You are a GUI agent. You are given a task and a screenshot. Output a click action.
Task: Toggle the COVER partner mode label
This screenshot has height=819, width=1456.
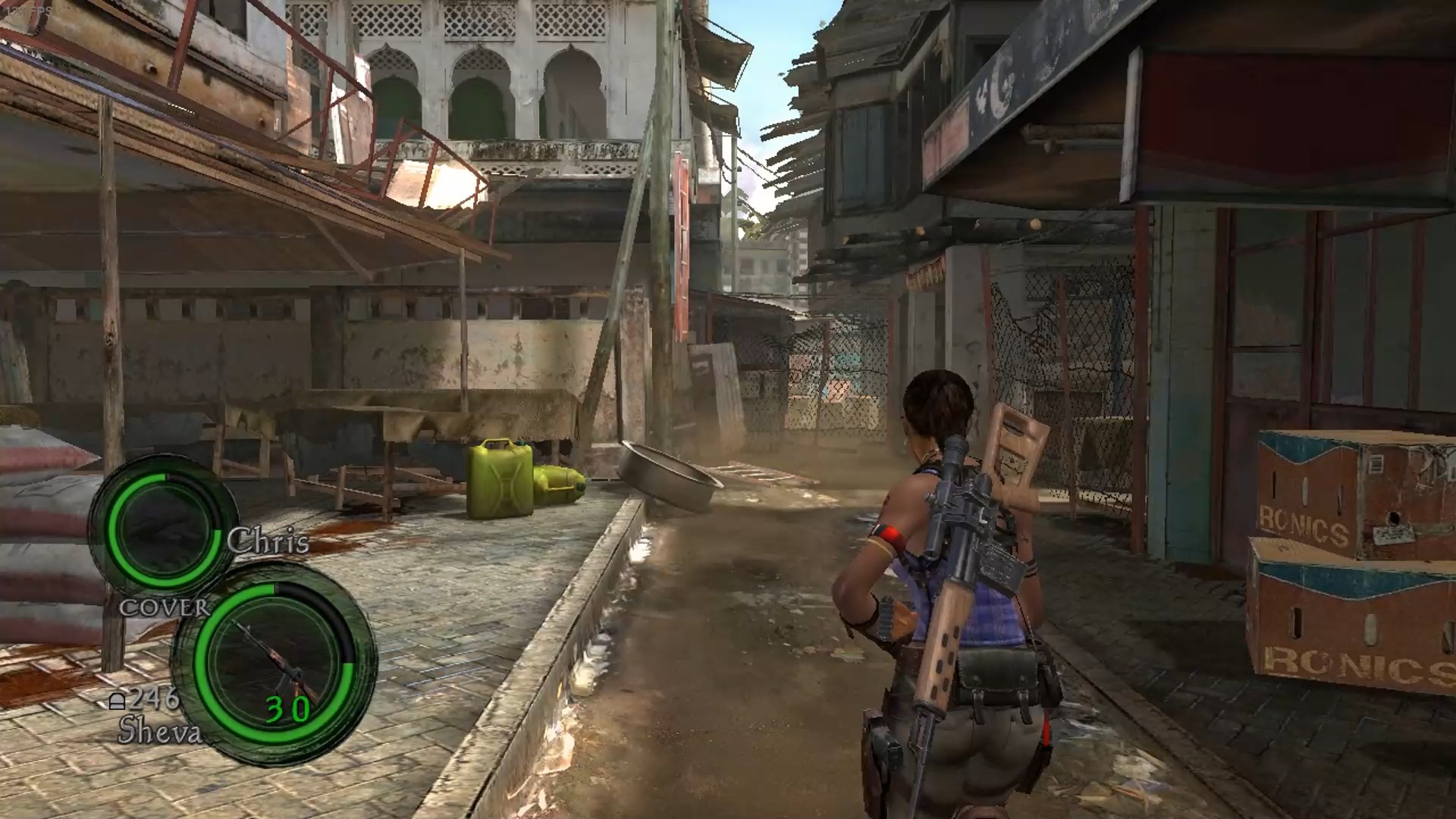(x=164, y=607)
